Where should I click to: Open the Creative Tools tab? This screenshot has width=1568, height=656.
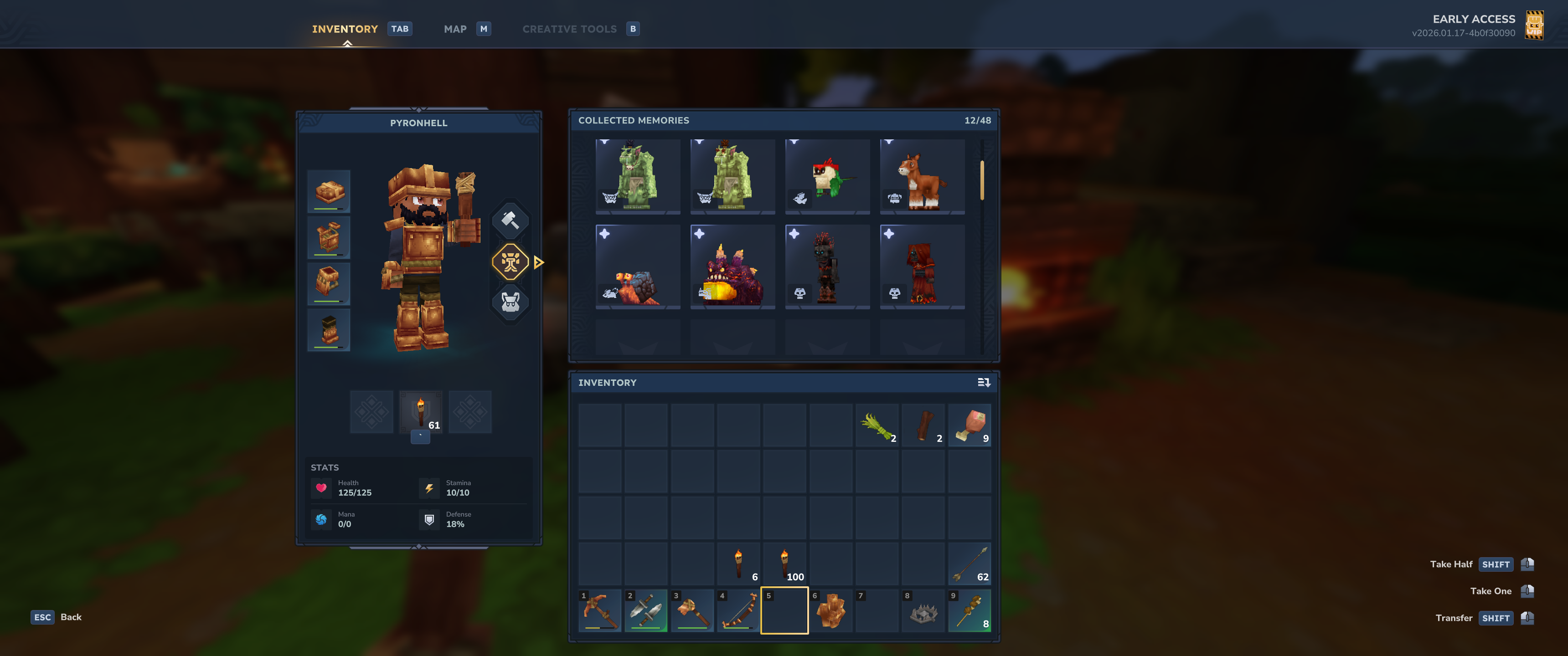coord(569,29)
